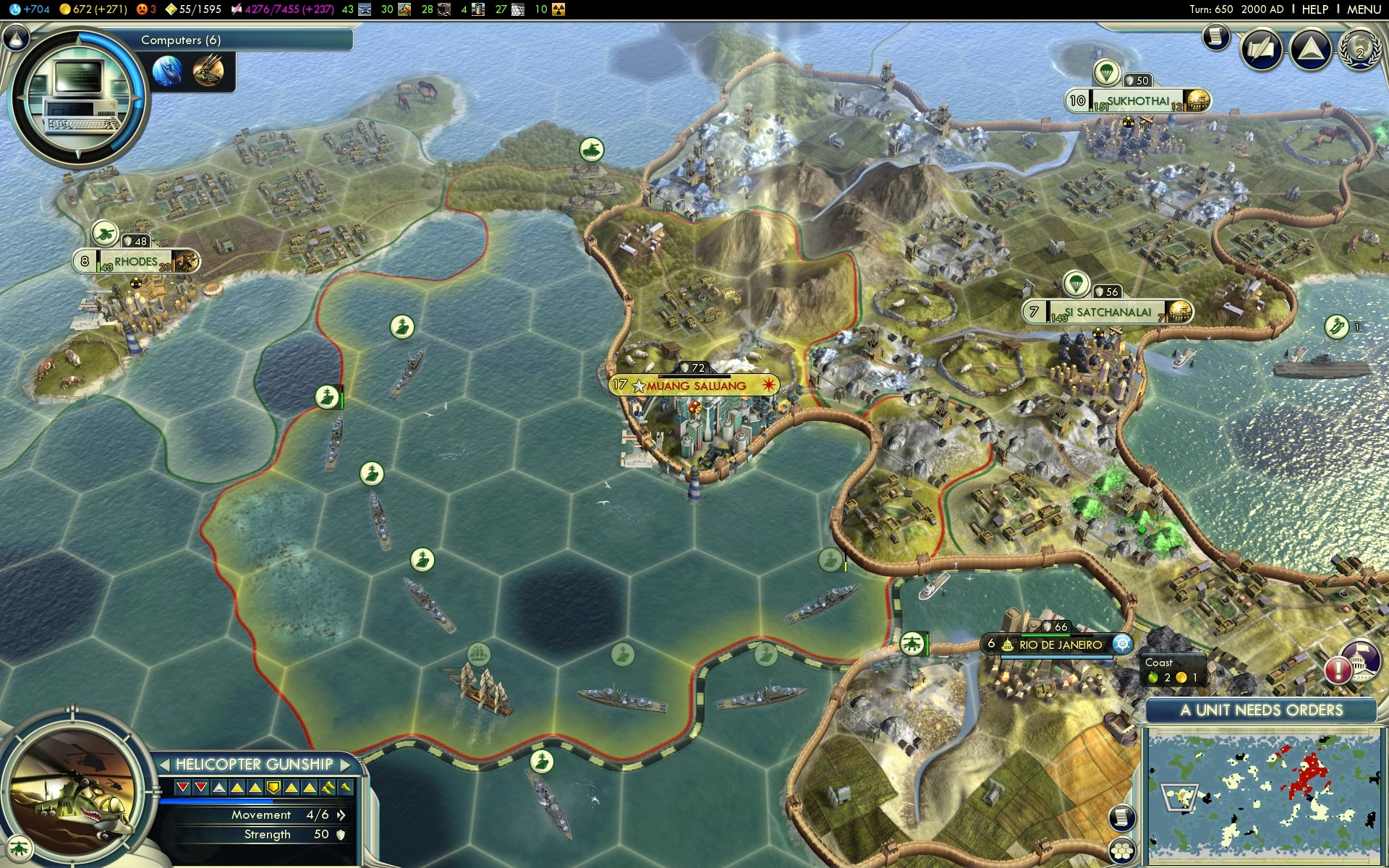Image resolution: width=1389 pixels, height=868 pixels.
Task: Open the World Congress globe icon
Action: click(1359, 49)
